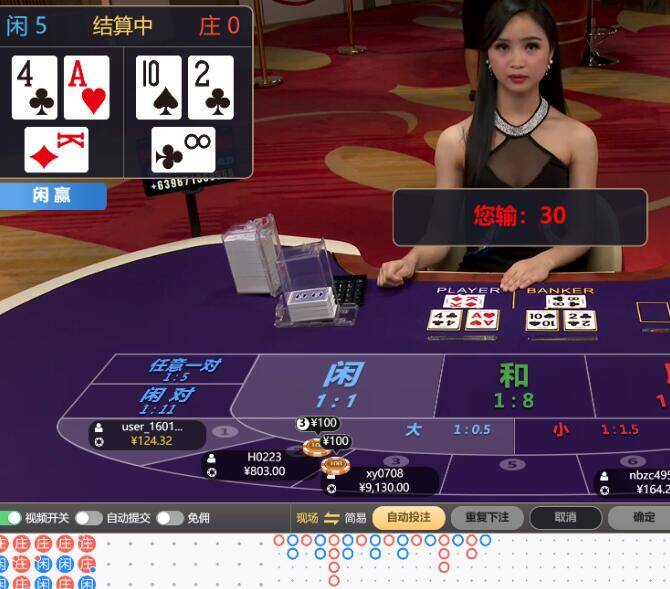The image size is (670, 589).
Task: Turn on the 免佣 commission-free toggle
Action: (x=169, y=517)
